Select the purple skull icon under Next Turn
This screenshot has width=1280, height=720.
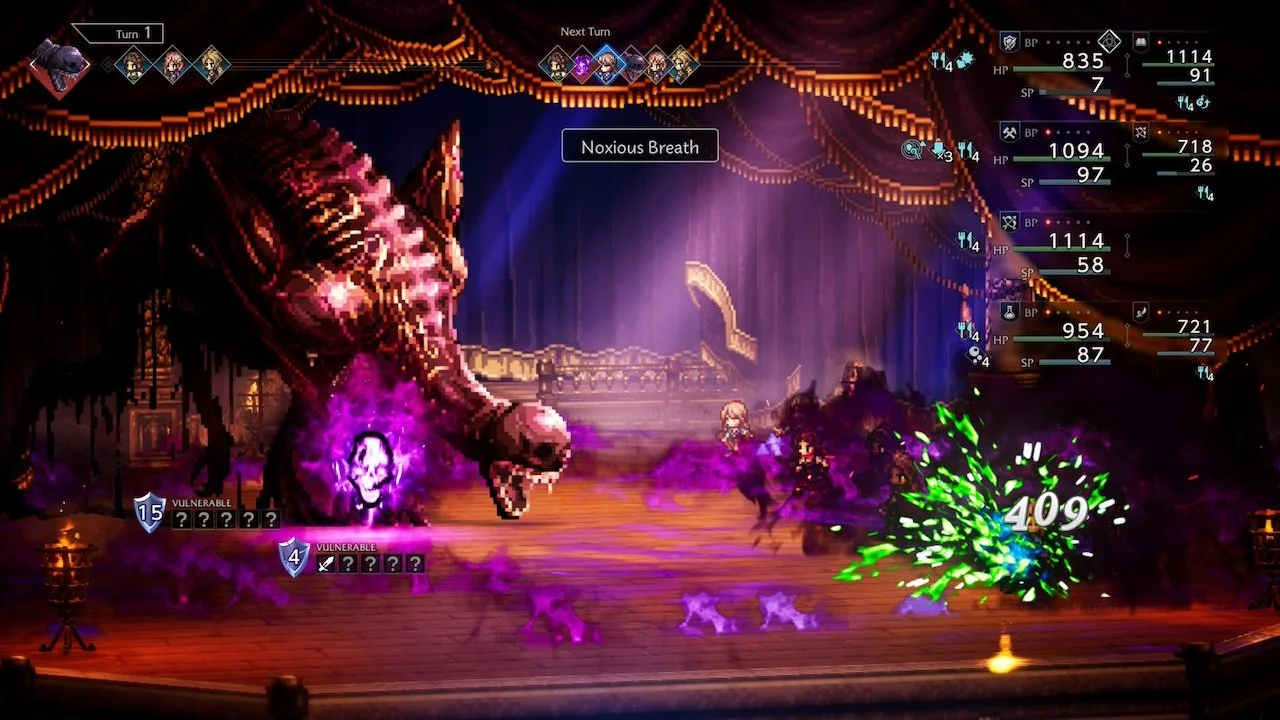point(582,64)
